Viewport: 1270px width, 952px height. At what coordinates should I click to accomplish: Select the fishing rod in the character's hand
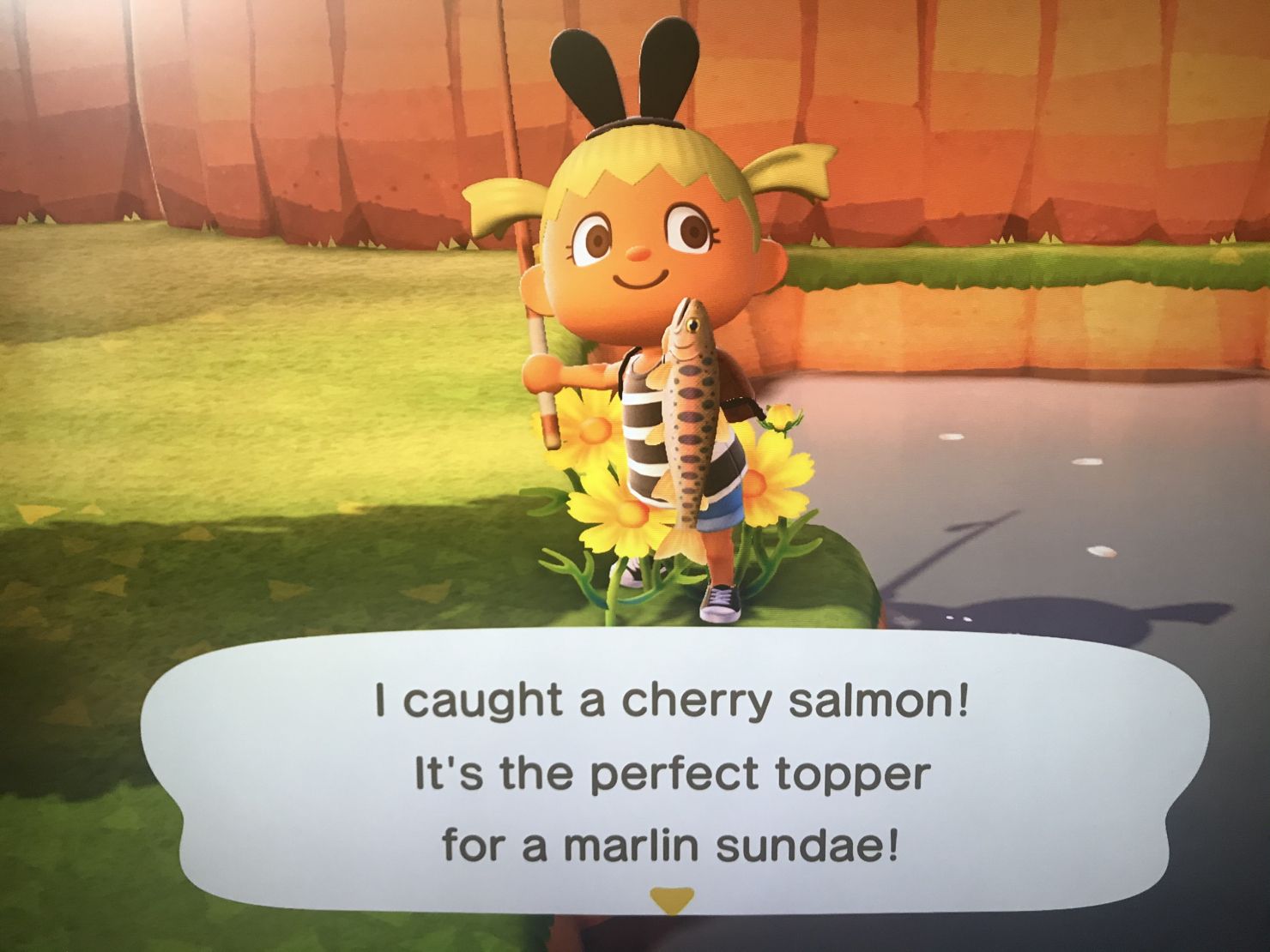pyautogui.click(x=541, y=369)
